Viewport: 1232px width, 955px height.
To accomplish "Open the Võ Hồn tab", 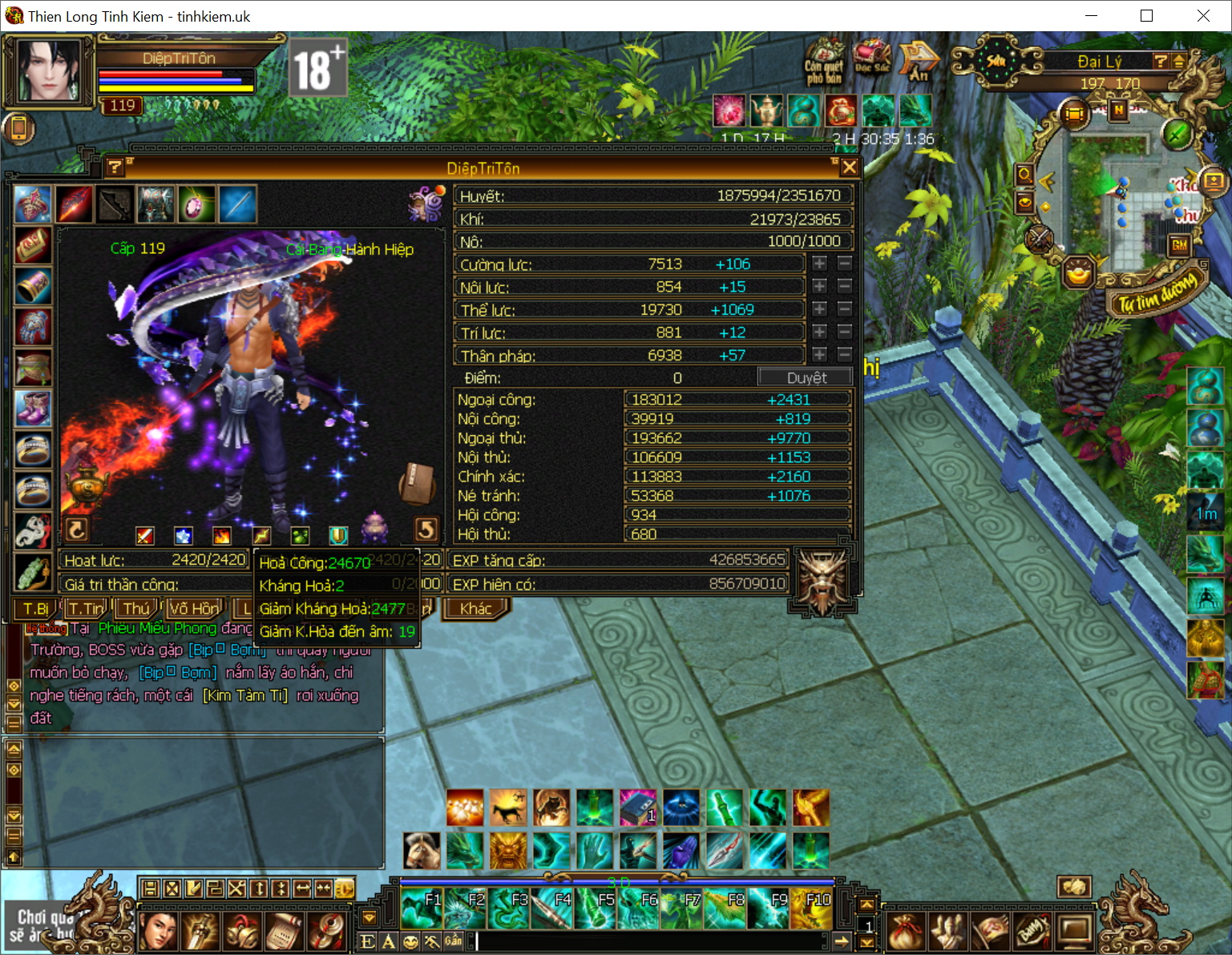I will pyautogui.click(x=193, y=609).
